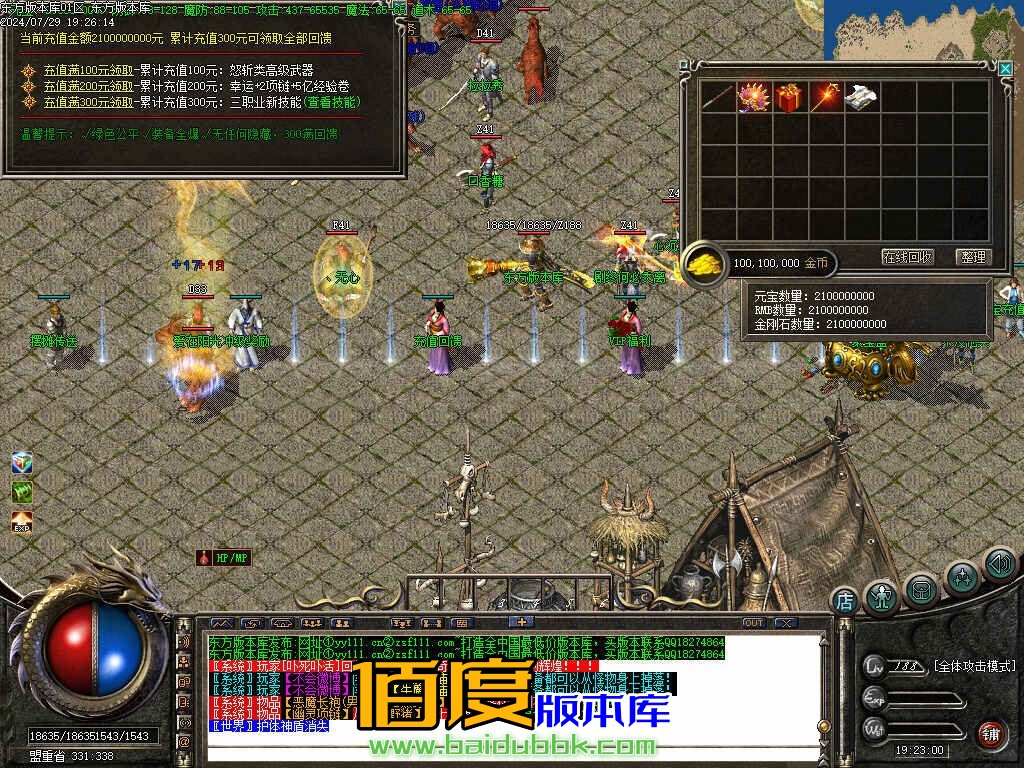The image size is (1024, 768).
Task: Select the glowing fire staff item
Action: (x=826, y=97)
